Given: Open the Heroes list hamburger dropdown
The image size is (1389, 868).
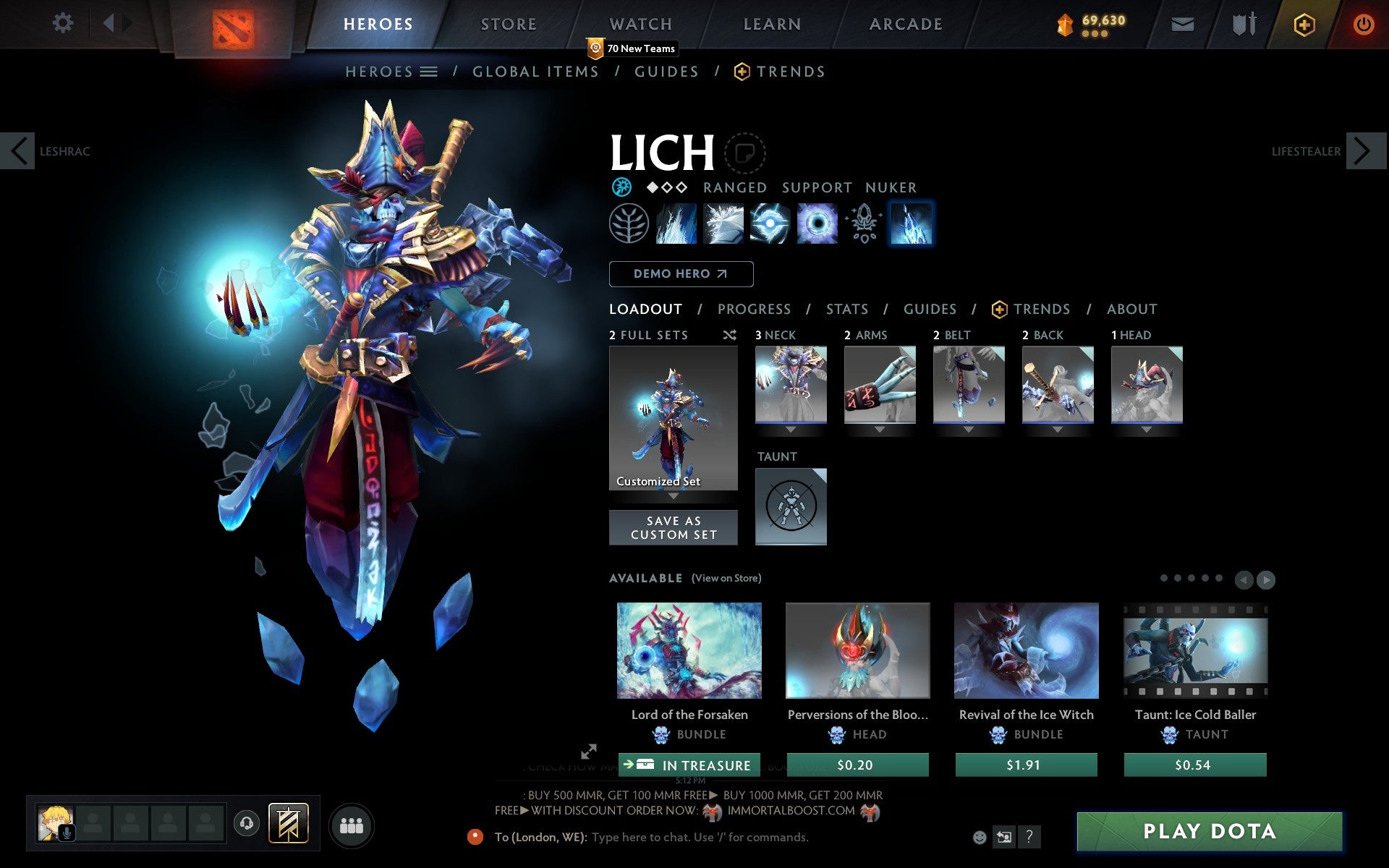Looking at the screenshot, I should click(x=429, y=72).
